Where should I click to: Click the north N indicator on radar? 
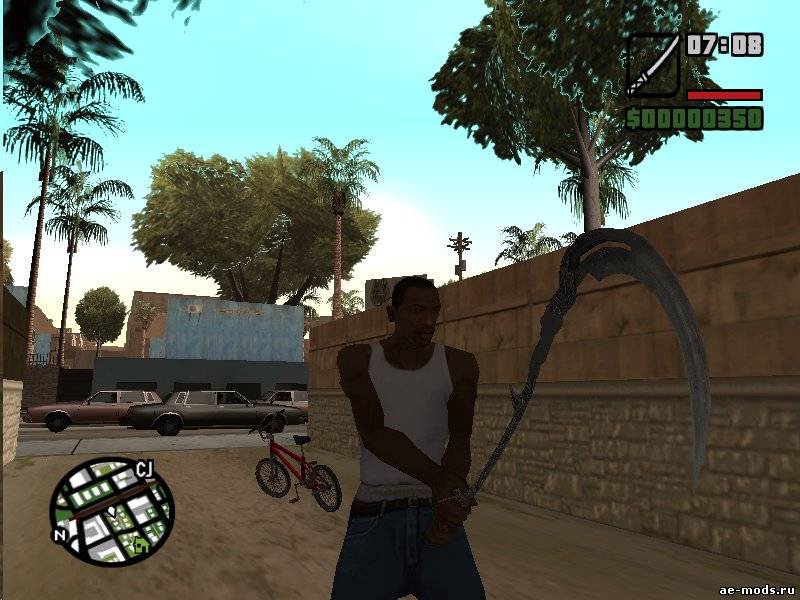tap(62, 535)
